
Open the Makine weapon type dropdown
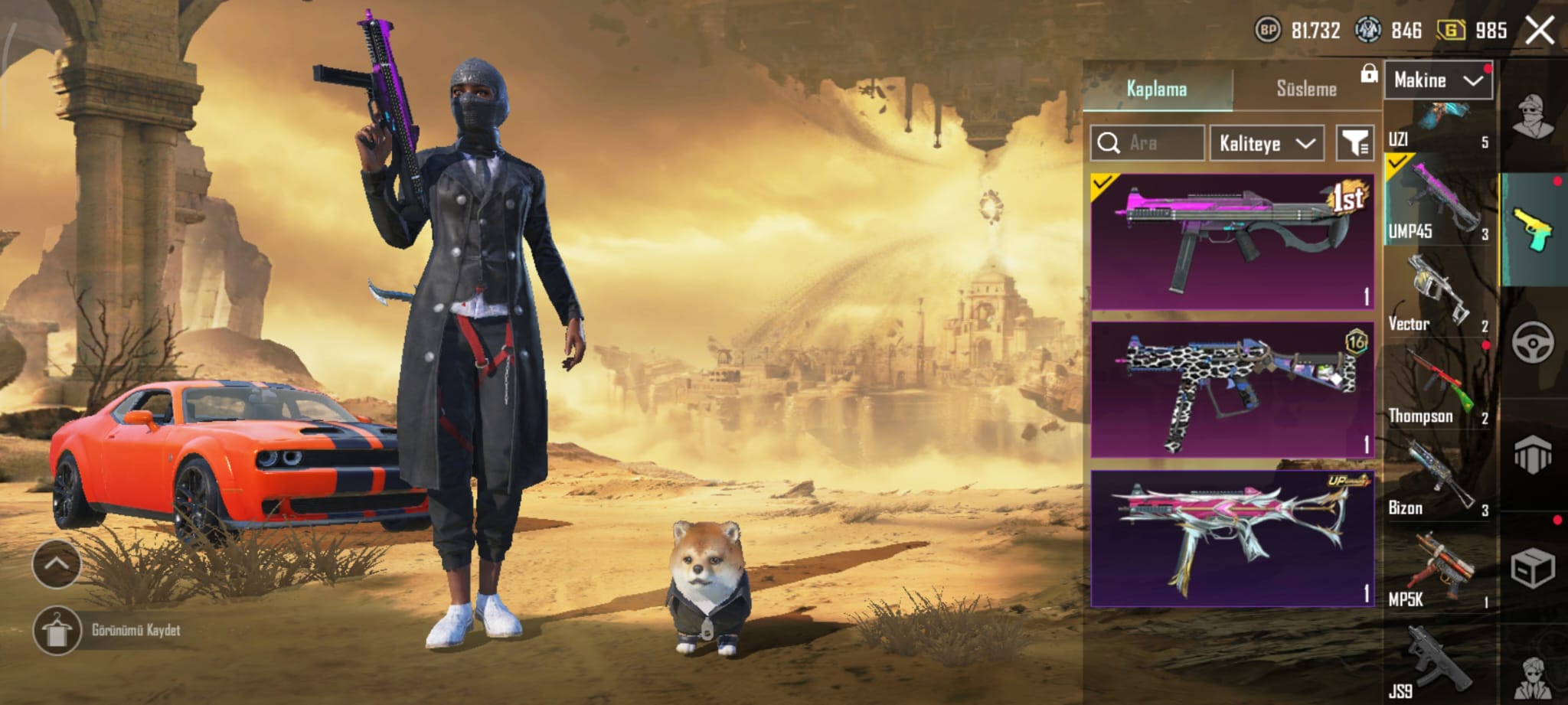[x=1438, y=80]
